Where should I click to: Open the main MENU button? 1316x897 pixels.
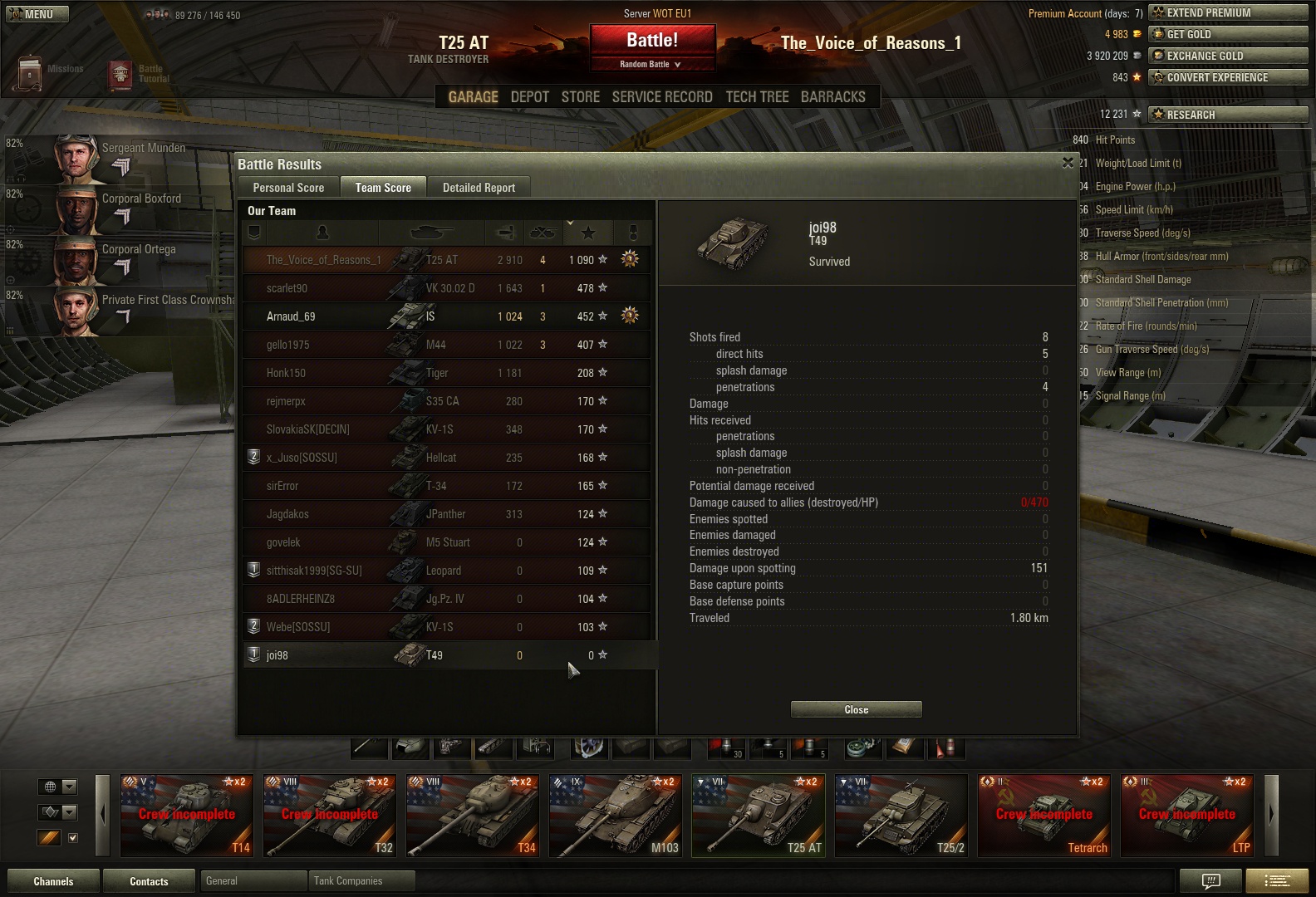tap(37, 14)
